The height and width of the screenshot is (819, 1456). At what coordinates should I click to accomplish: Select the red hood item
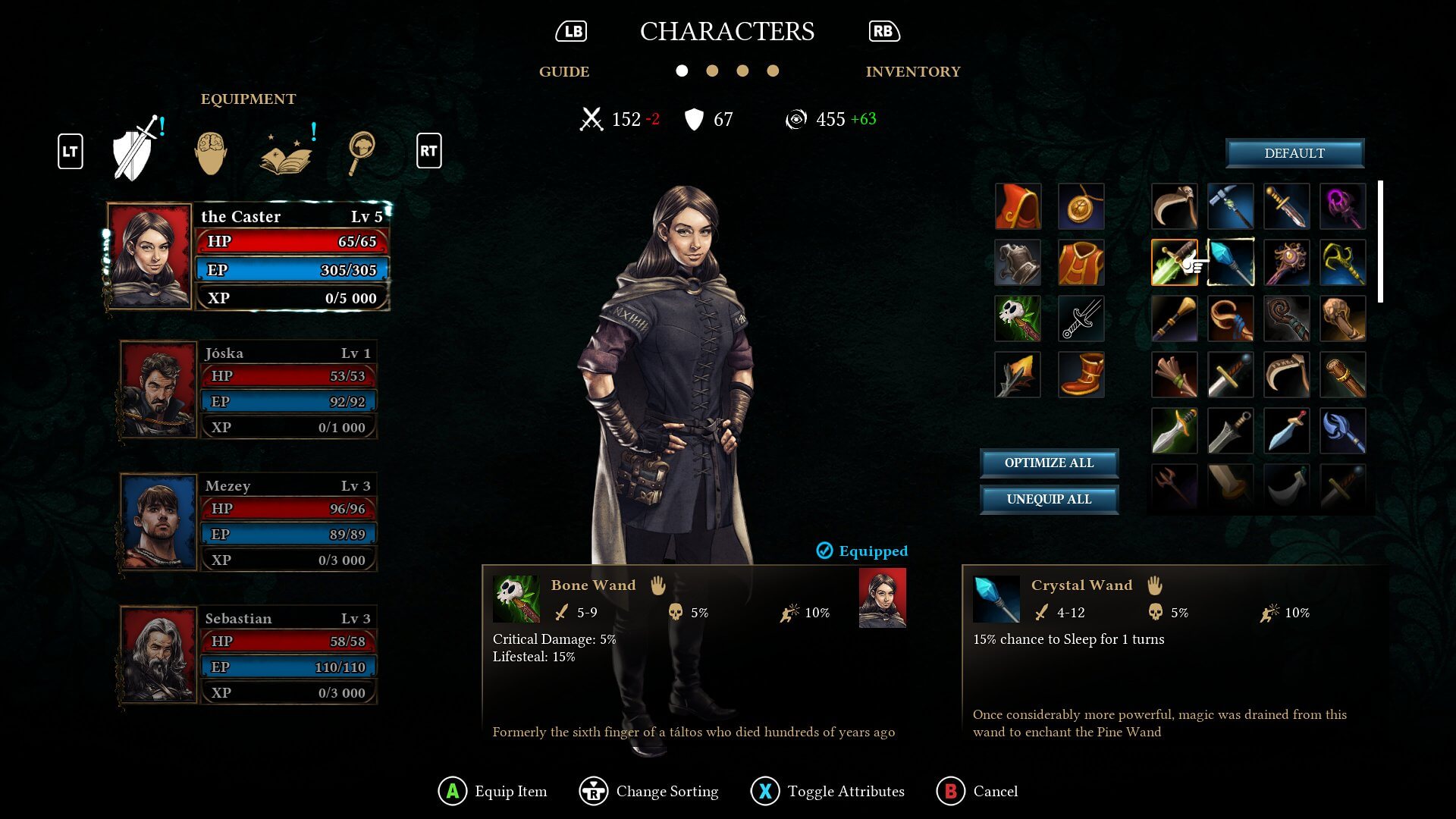(1018, 206)
